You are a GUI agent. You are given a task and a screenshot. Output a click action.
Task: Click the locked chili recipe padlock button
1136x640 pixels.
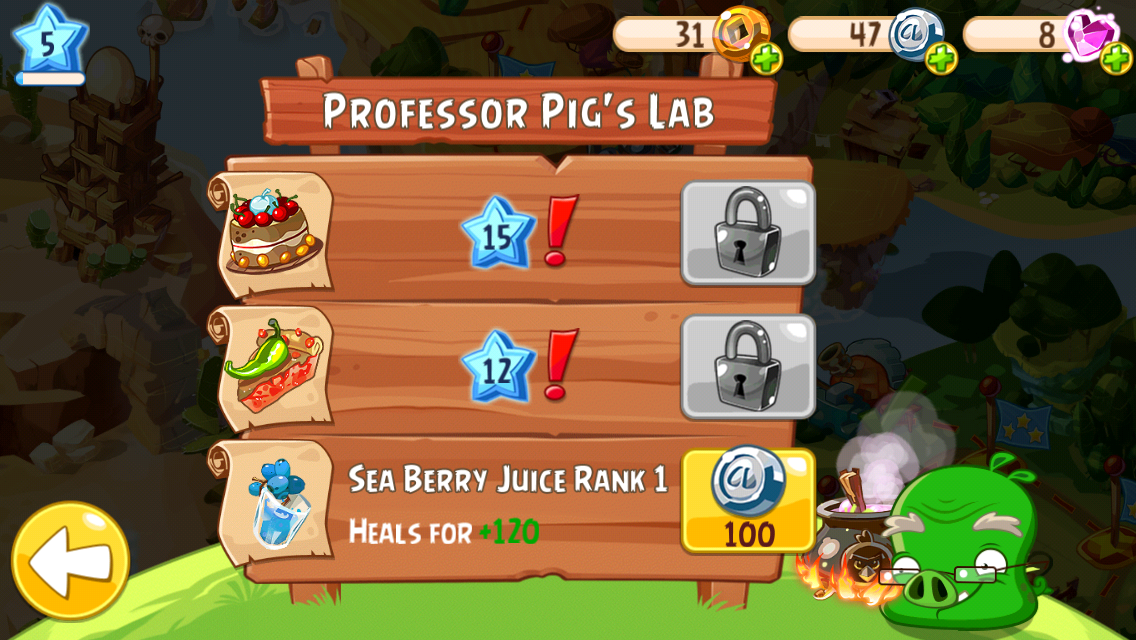coord(748,367)
